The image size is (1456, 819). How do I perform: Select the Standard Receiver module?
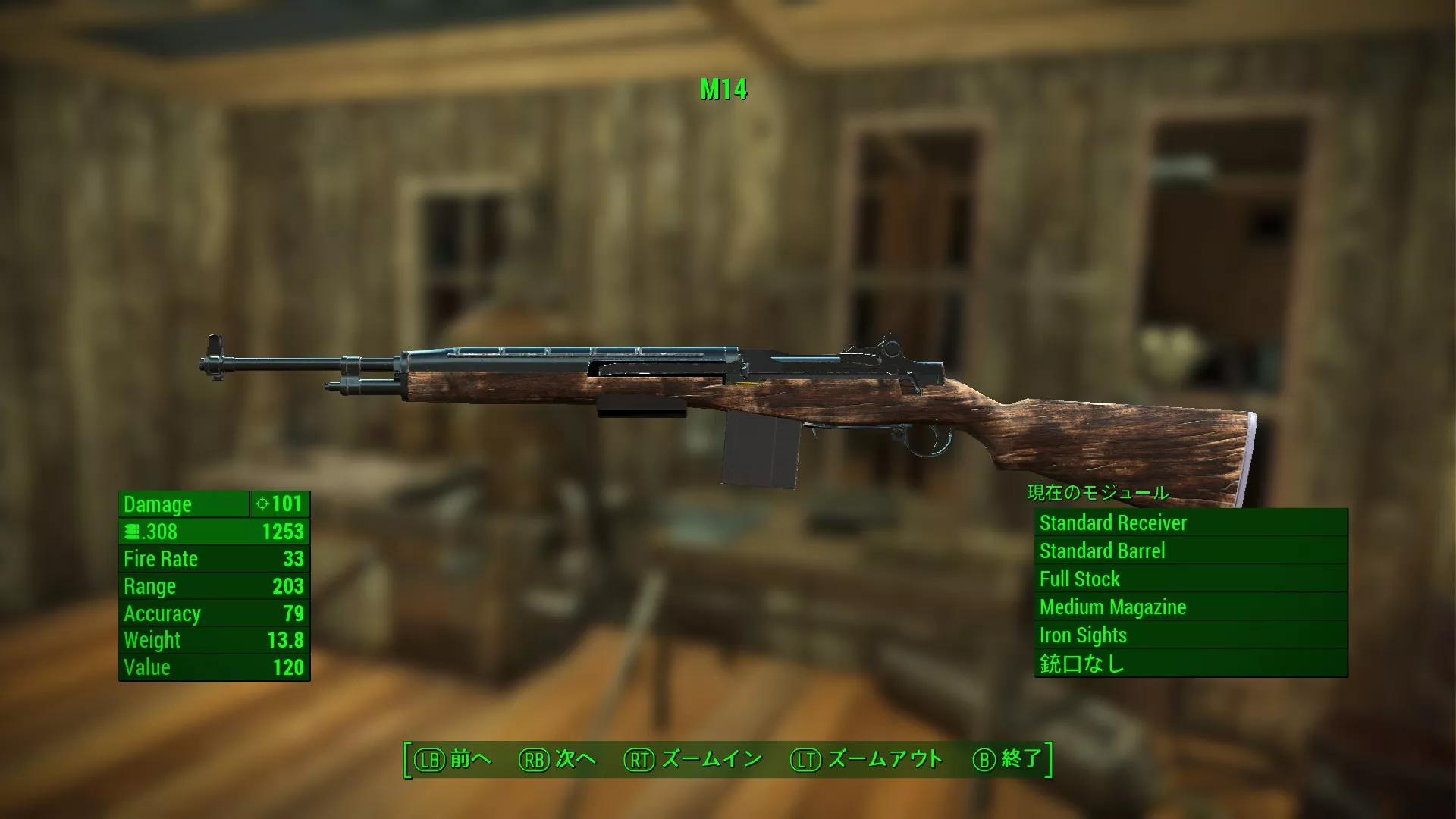(x=1190, y=522)
